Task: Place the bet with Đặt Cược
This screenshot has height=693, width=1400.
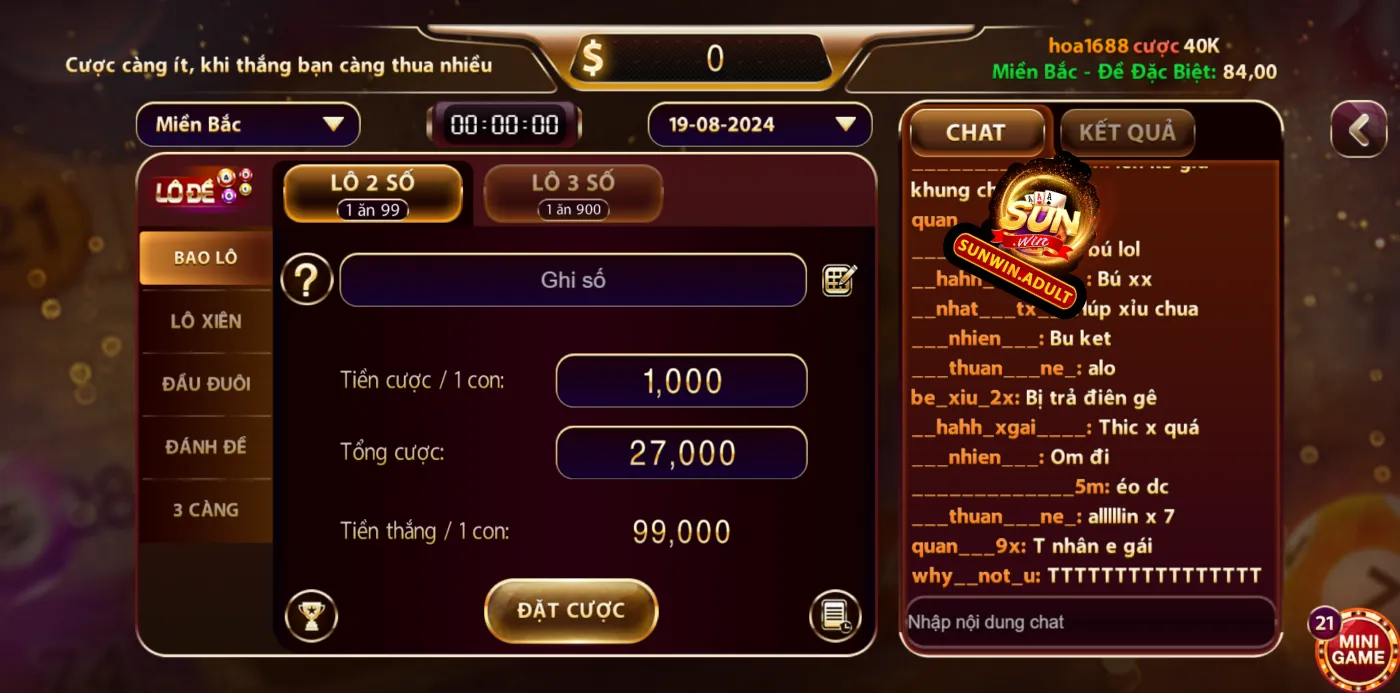Action: point(571,610)
